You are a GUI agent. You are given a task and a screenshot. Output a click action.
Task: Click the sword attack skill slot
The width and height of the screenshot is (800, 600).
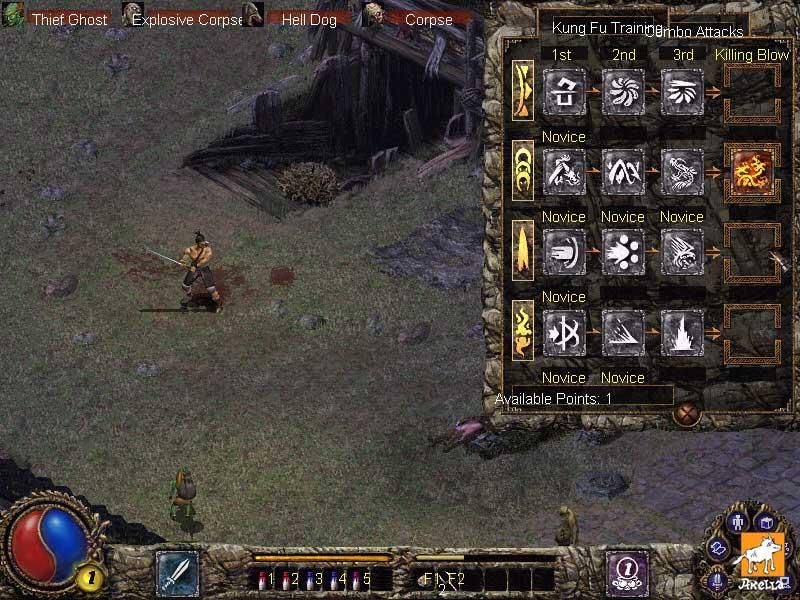(177, 573)
